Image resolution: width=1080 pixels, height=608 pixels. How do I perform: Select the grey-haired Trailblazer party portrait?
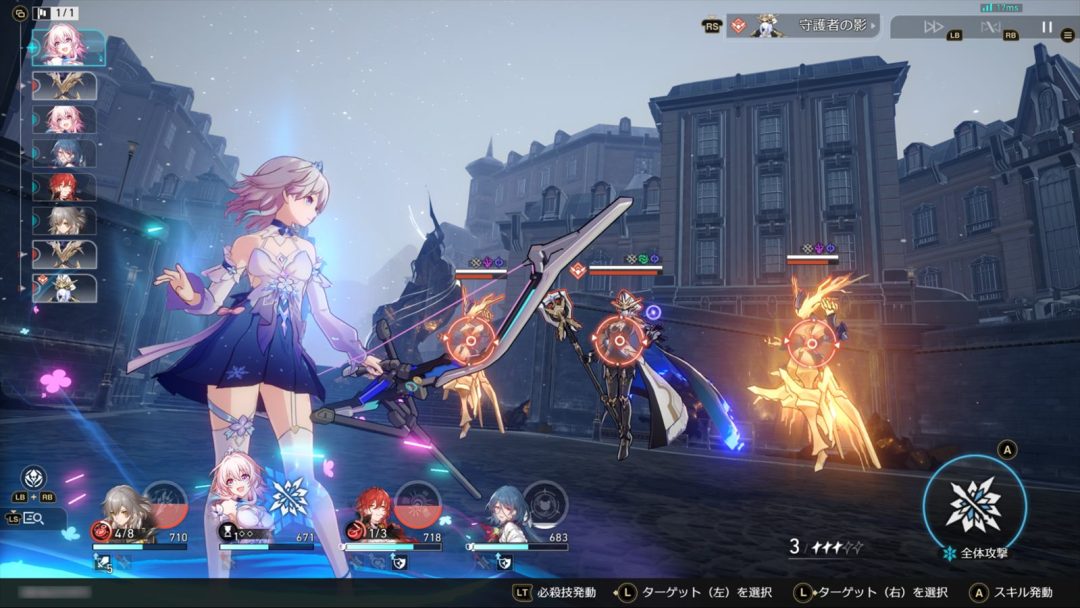tap(119, 510)
